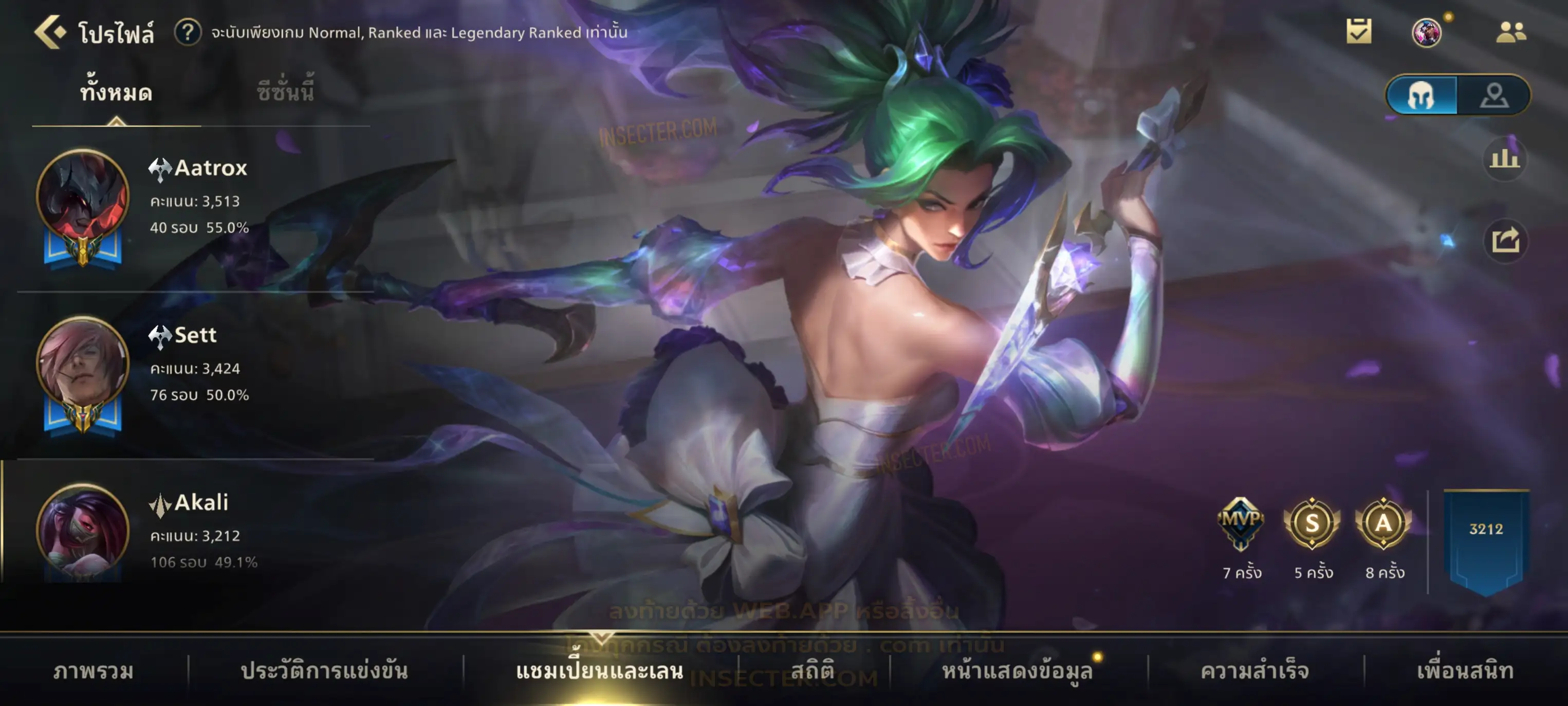
Task: Go back using the profile back arrow
Action: 49,32
